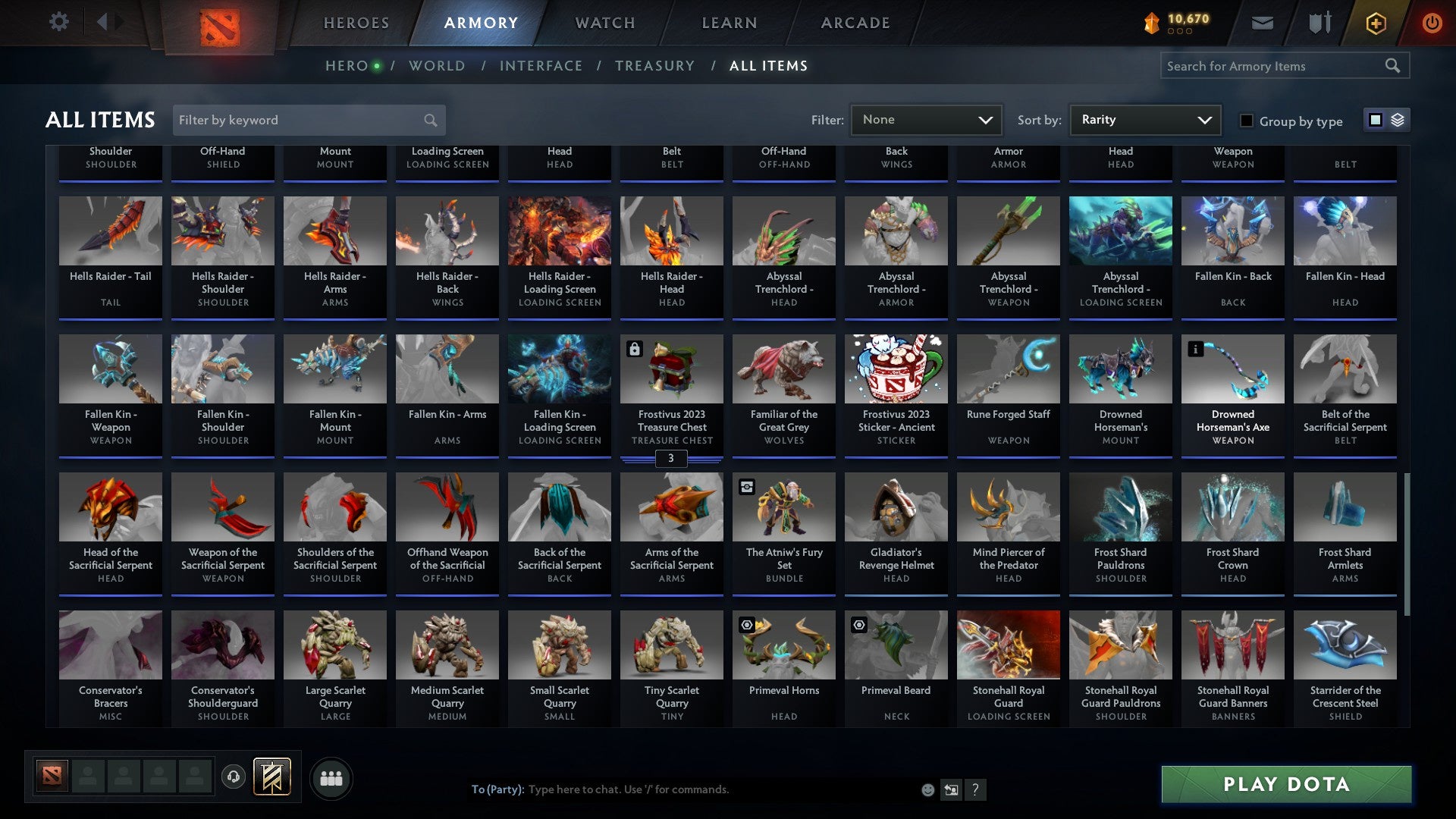Open the emoticon picker in the chat bar
This screenshot has height=819, width=1456.
coord(927,789)
